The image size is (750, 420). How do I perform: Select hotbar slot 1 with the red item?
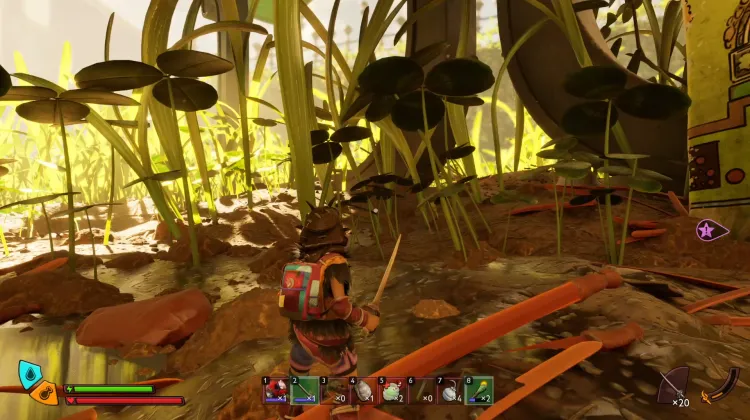click(x=275, y=389)
